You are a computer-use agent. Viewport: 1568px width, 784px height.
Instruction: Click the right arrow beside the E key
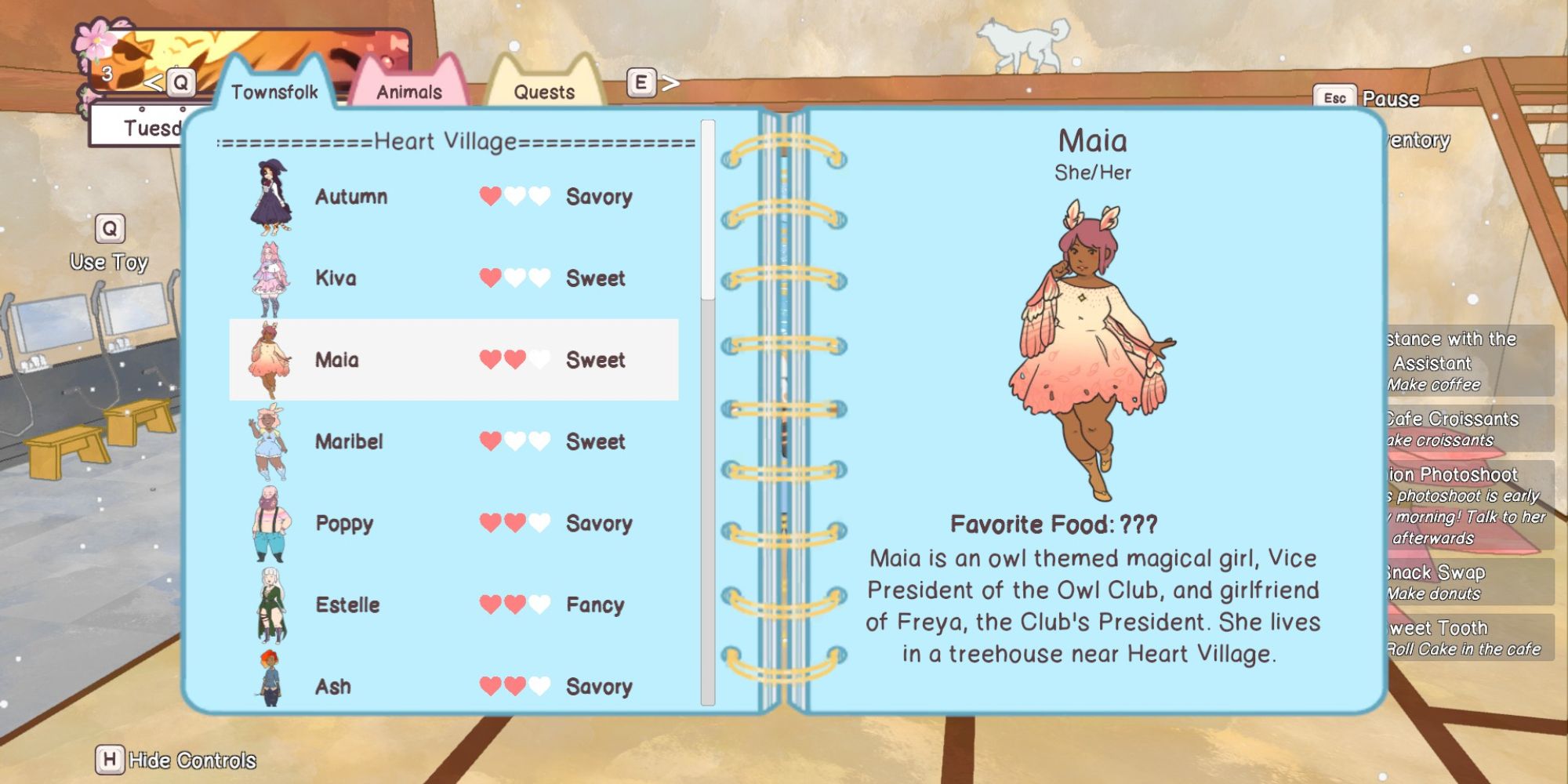pyautogui.click(x=670, y=83)
